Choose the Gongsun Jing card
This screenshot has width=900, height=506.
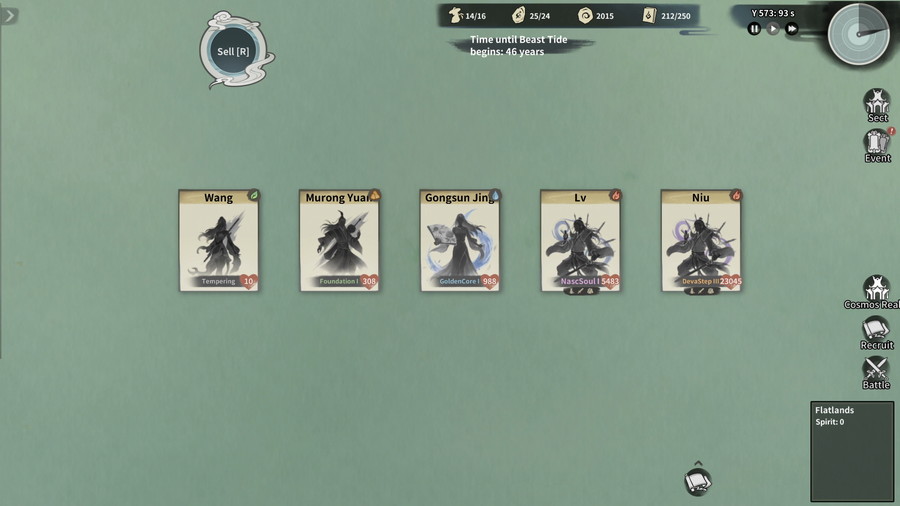(x=460, y=241)
